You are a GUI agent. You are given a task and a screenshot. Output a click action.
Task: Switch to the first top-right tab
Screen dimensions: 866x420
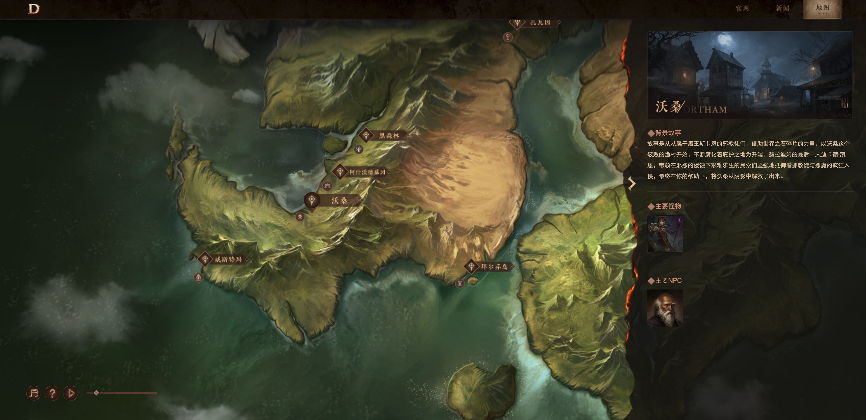point(742,8)
